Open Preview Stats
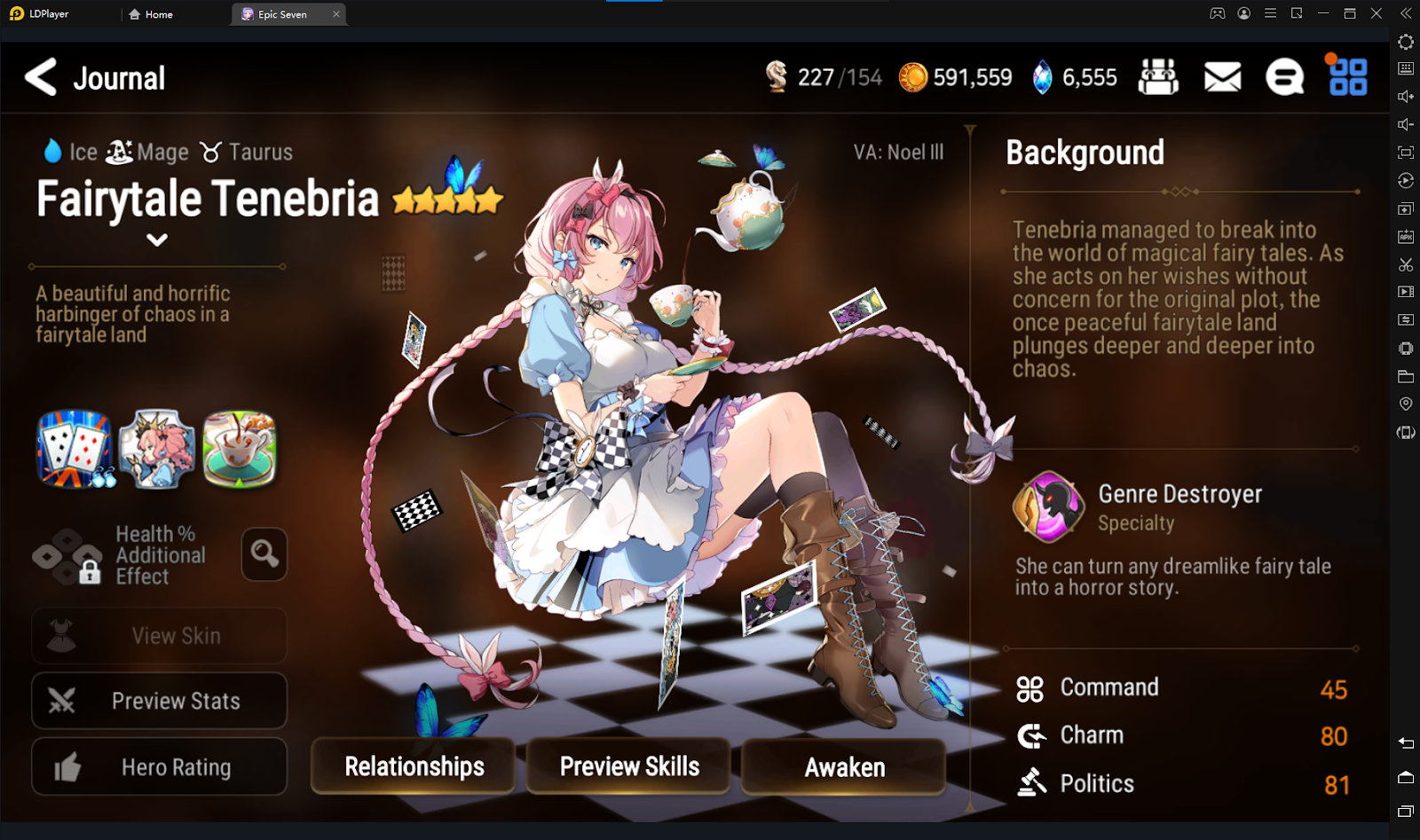The height and width of the screenshot is (840, 1420). click(160, 701)
